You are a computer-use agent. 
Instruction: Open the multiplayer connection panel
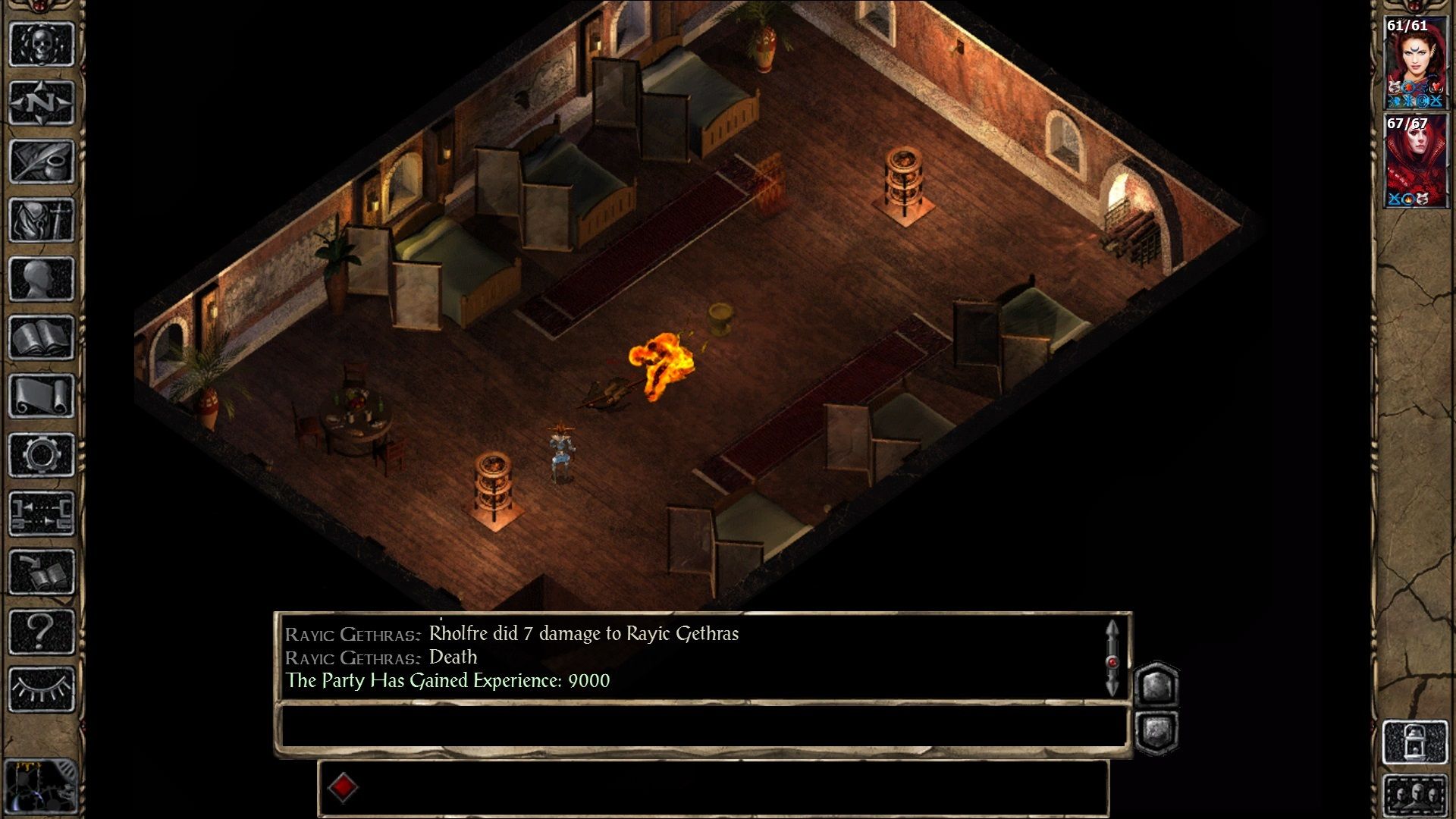click(x=42, y=513)
